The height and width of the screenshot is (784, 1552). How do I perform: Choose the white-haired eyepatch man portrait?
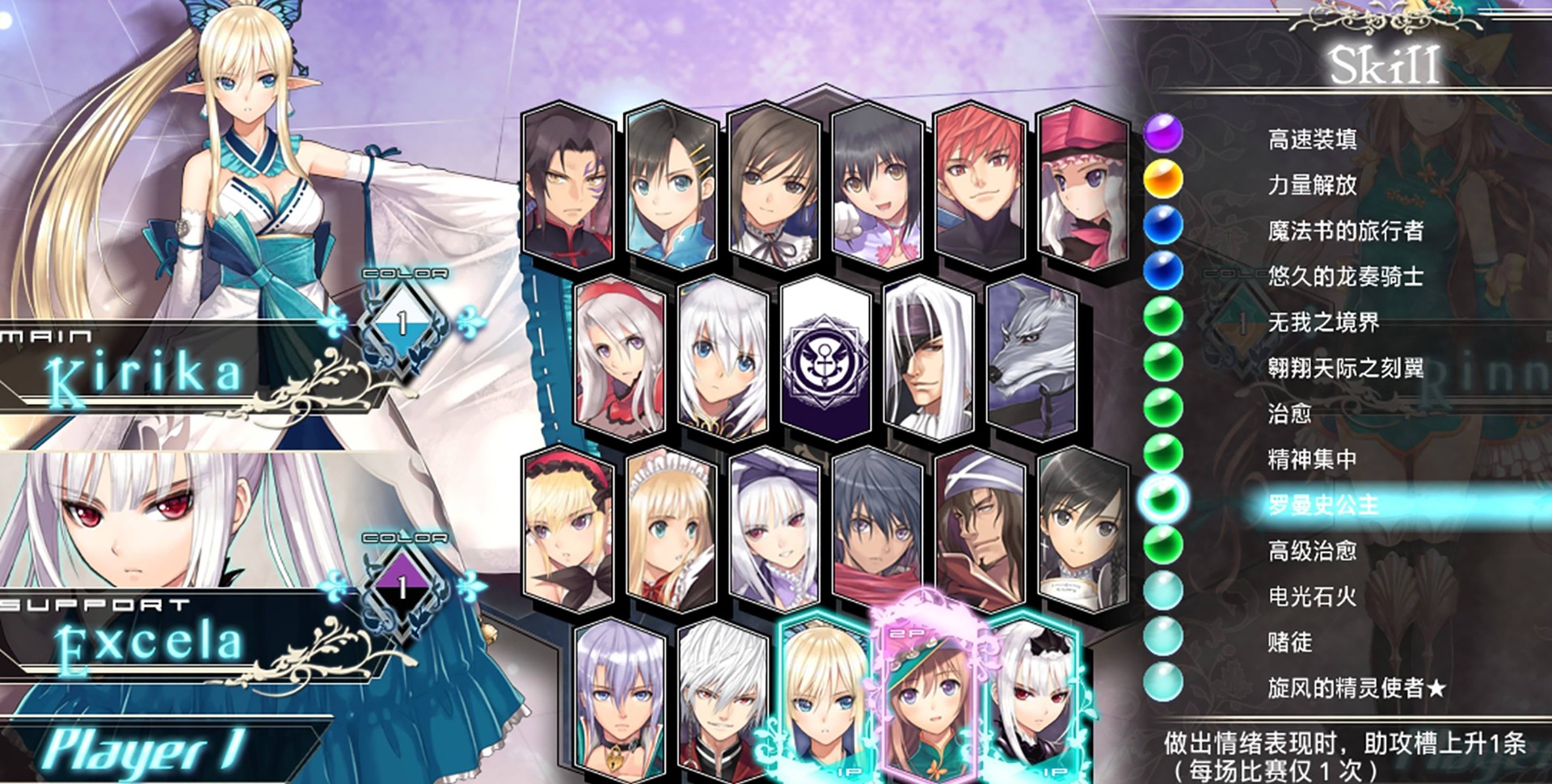929,356
